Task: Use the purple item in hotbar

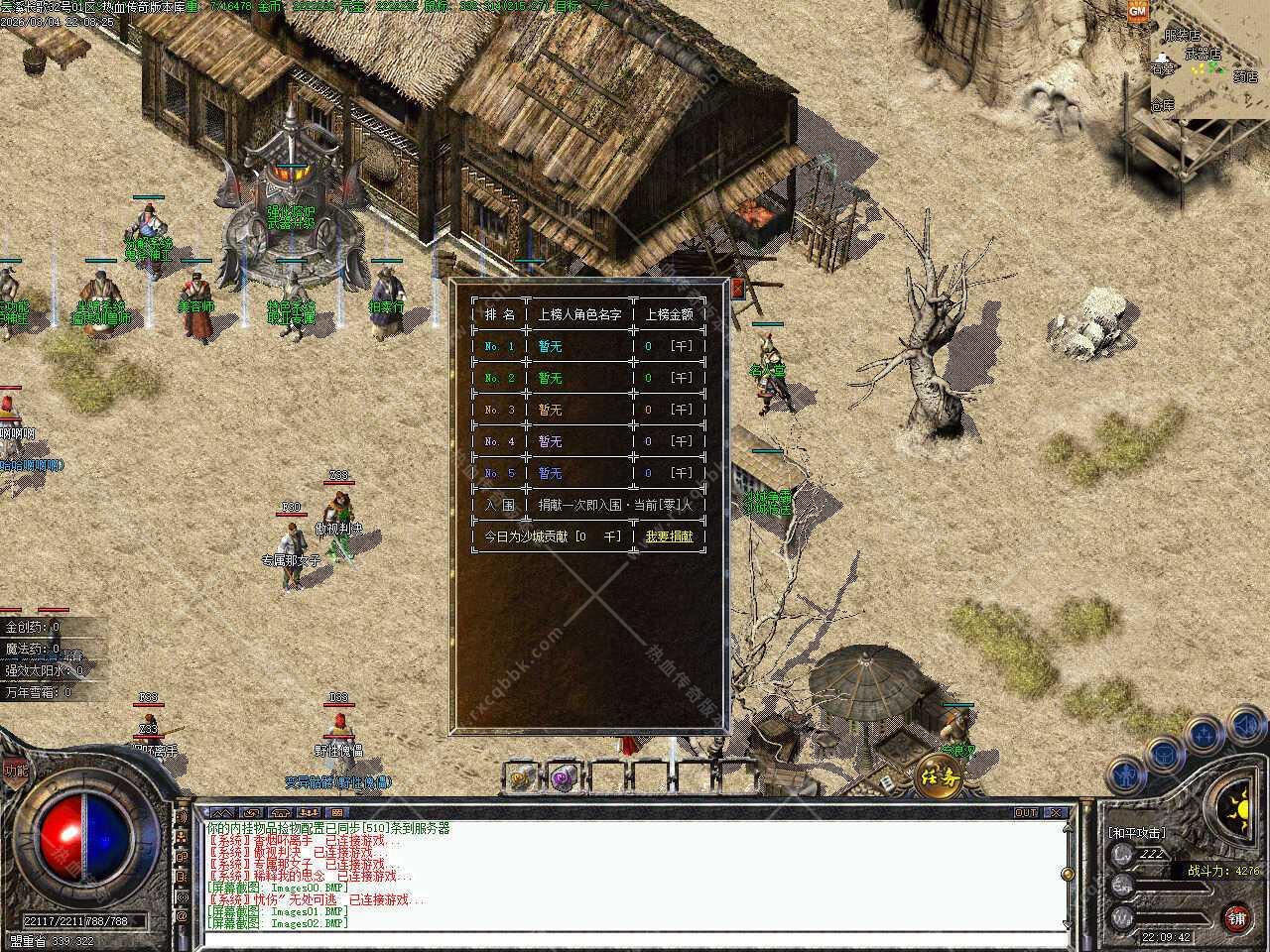Action: click(x=566, y=777)
